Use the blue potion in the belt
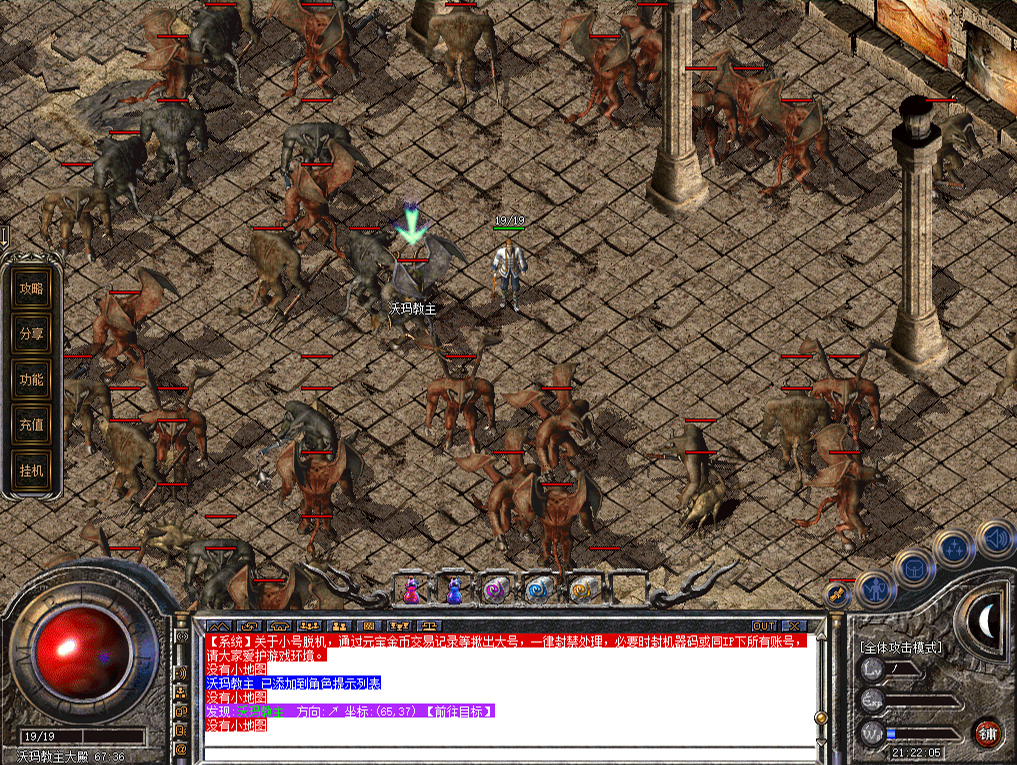This screenshot has width=1017, height=765. (455, 590)
